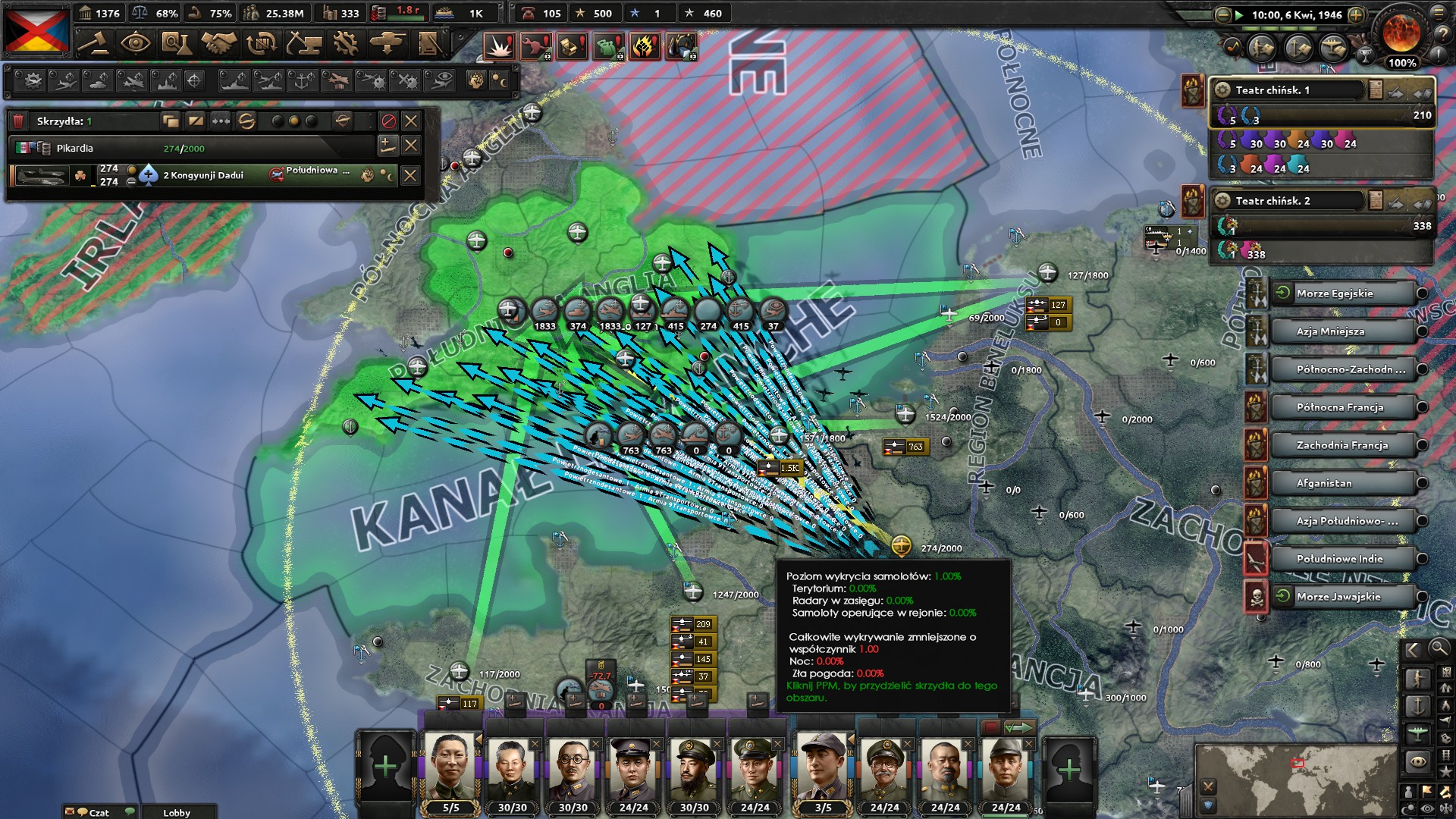
Task: Delete wing using the trash icon
Action: click(x=17, y=121)
